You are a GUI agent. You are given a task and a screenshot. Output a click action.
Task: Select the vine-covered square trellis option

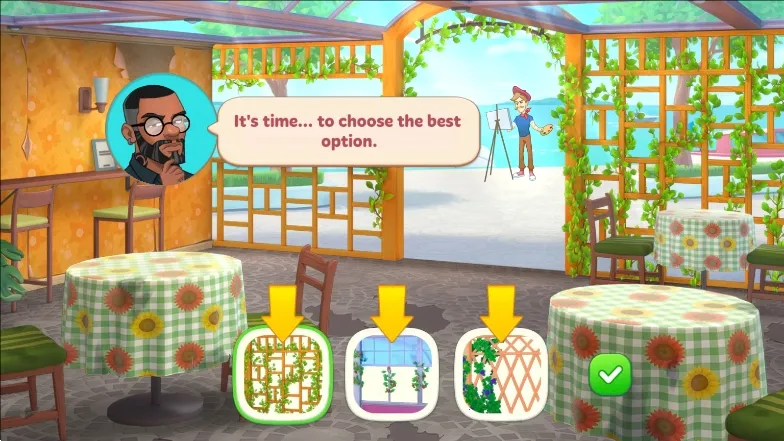click(282, 371)
